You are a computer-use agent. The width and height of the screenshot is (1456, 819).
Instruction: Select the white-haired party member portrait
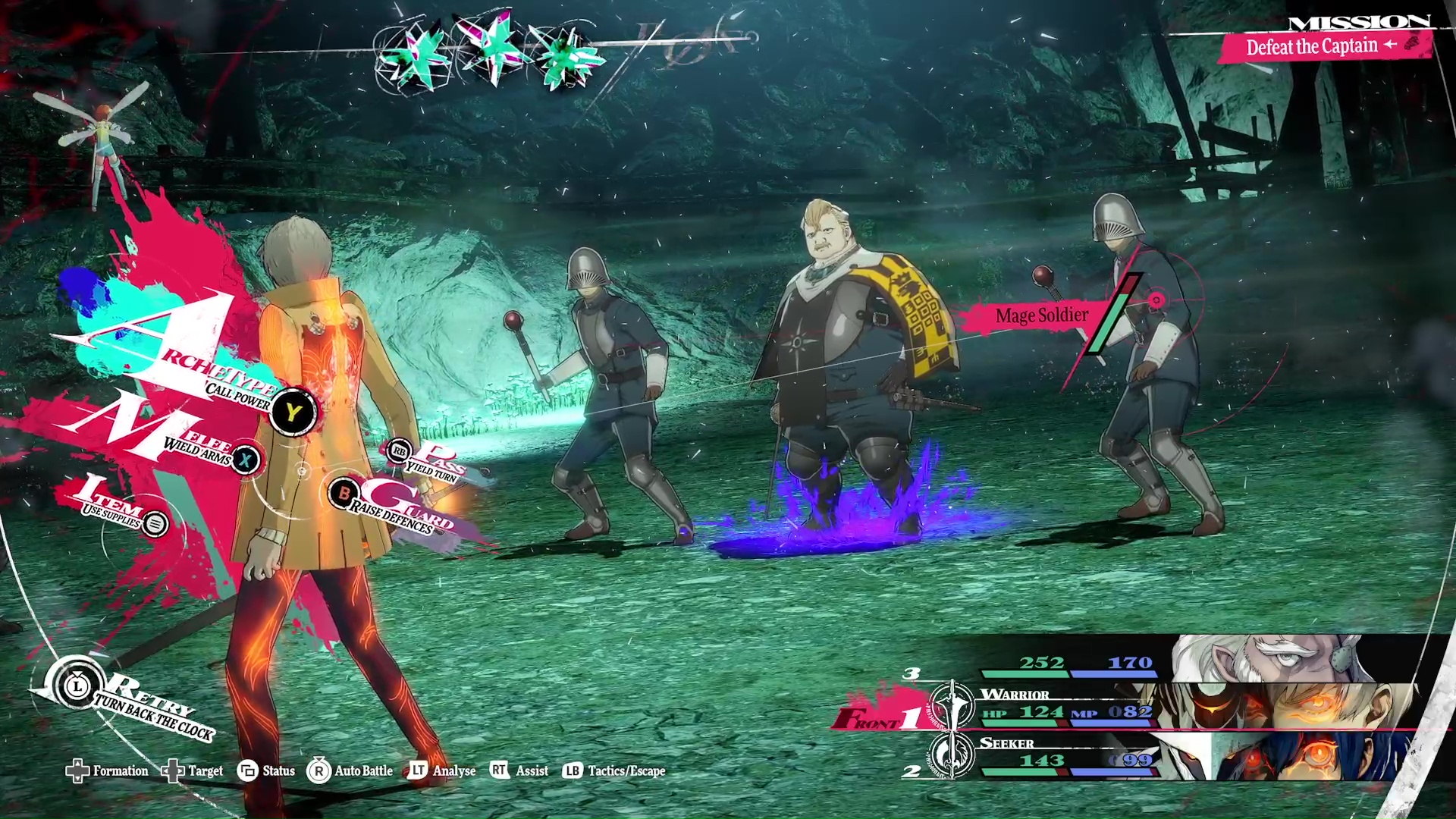tap(1274, 658)
